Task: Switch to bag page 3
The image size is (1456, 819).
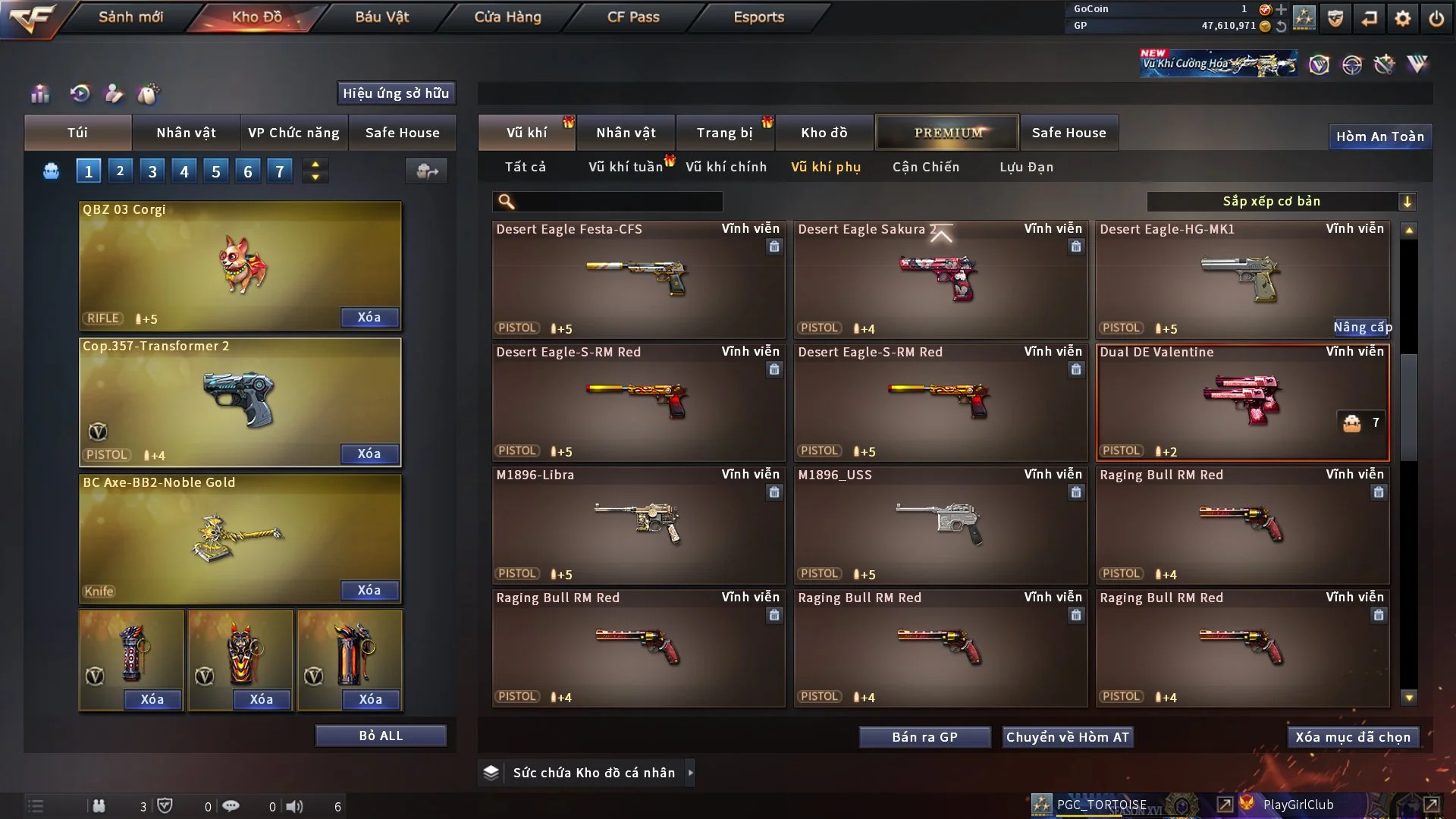Action: [152, 171]
